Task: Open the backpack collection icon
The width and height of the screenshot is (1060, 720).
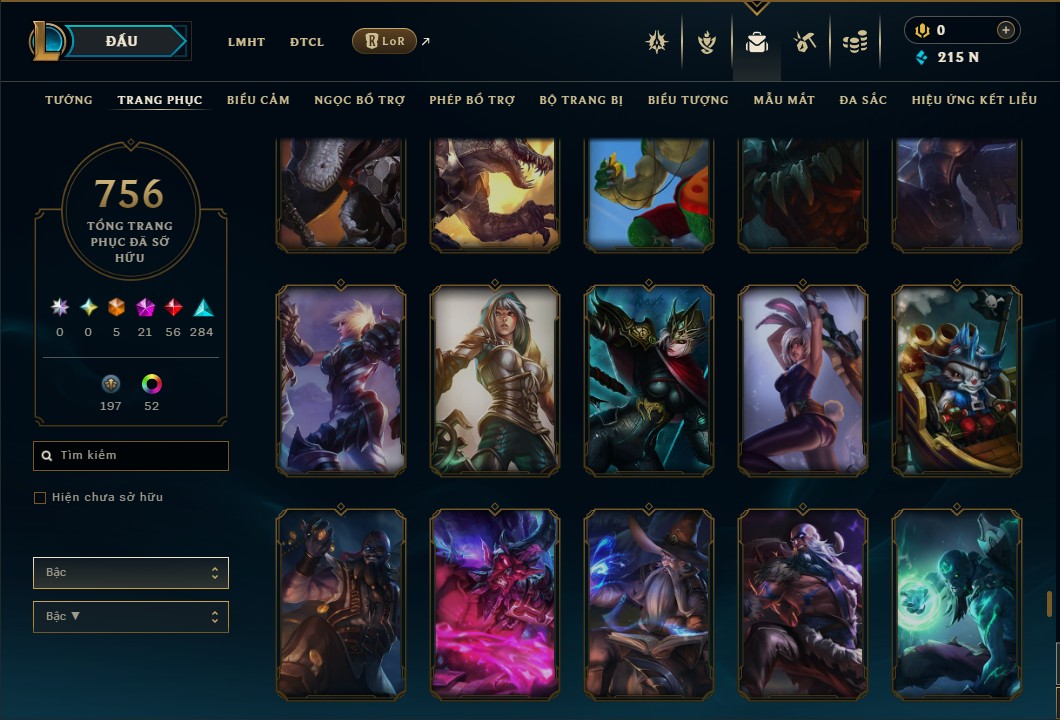Action: point(756,42)
